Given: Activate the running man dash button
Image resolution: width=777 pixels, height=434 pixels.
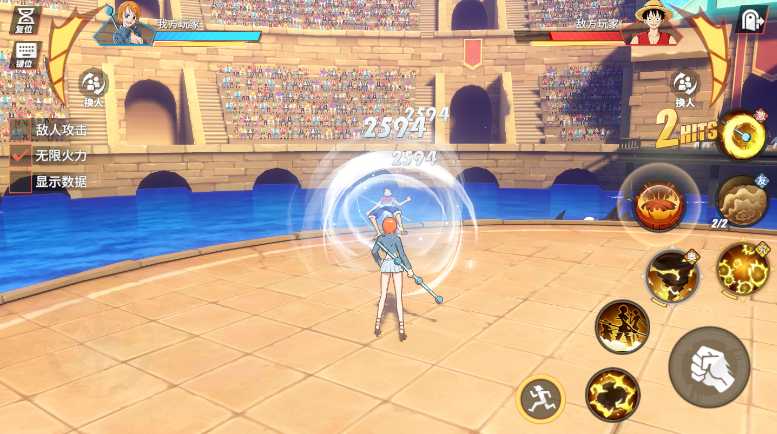Looking at the screenshot, I should tap(541, 399).
